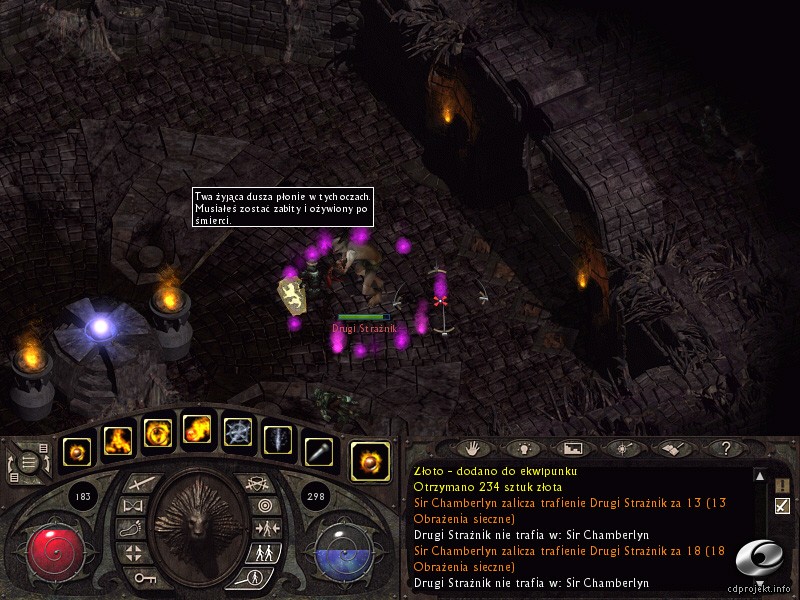800x600 pixels.
Task: Select the silver web-star spell quick slot
Action: (x=238, y=433)
